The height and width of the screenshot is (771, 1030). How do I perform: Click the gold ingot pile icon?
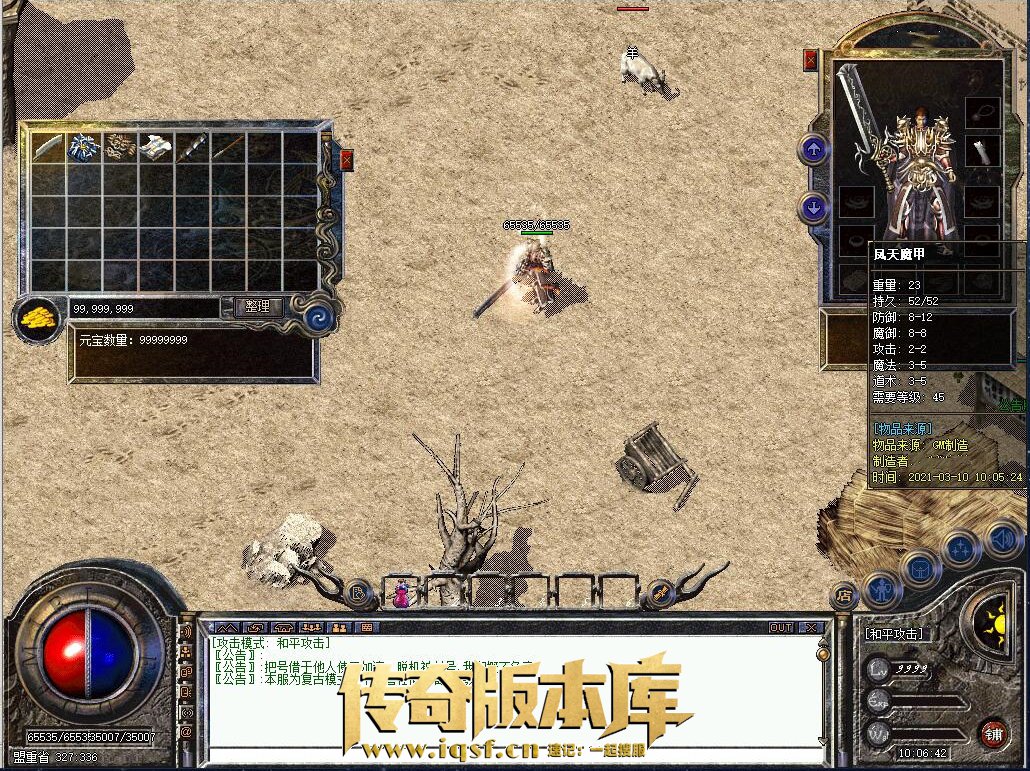tap(39, 319)
